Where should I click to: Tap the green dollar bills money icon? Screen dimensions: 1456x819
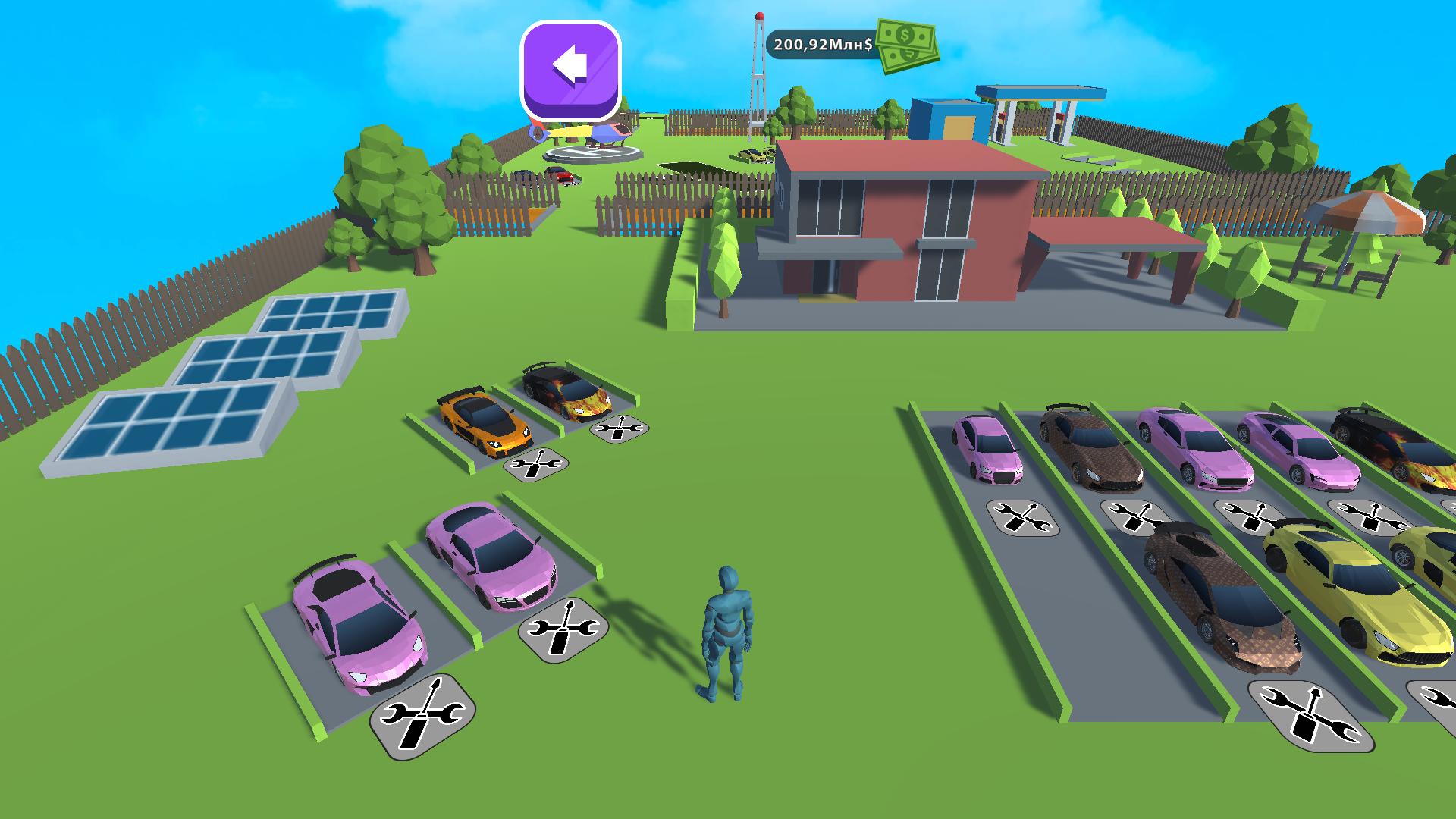click(906, 47)
